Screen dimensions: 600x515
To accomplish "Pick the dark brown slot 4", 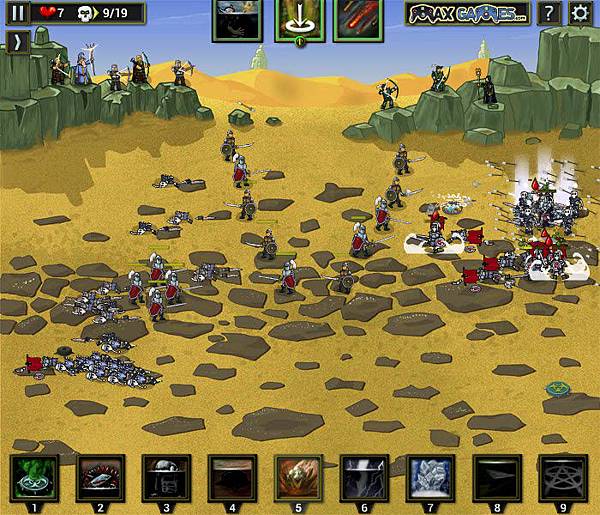I will 232,477.
